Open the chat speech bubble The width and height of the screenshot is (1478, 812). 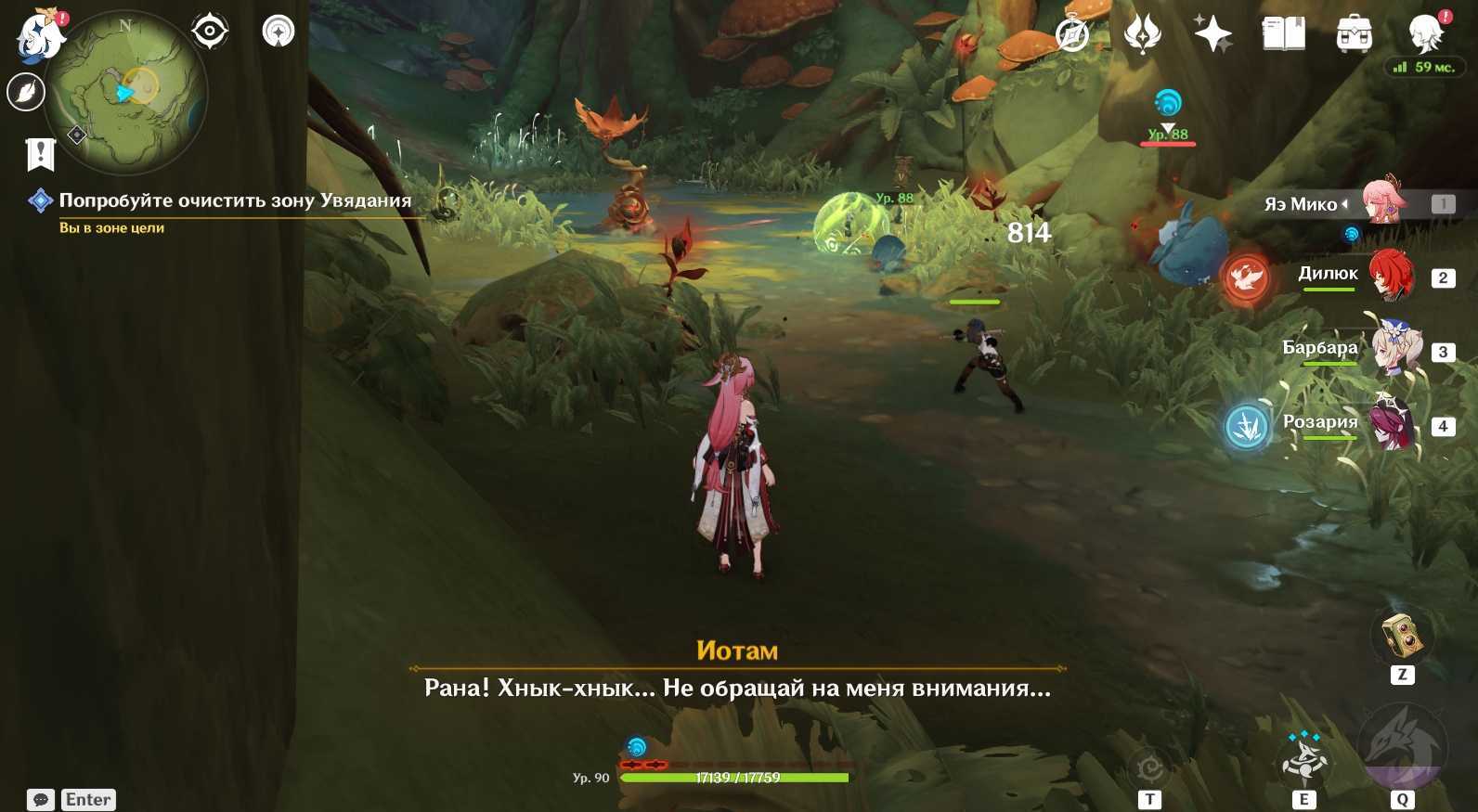(41, 800)
